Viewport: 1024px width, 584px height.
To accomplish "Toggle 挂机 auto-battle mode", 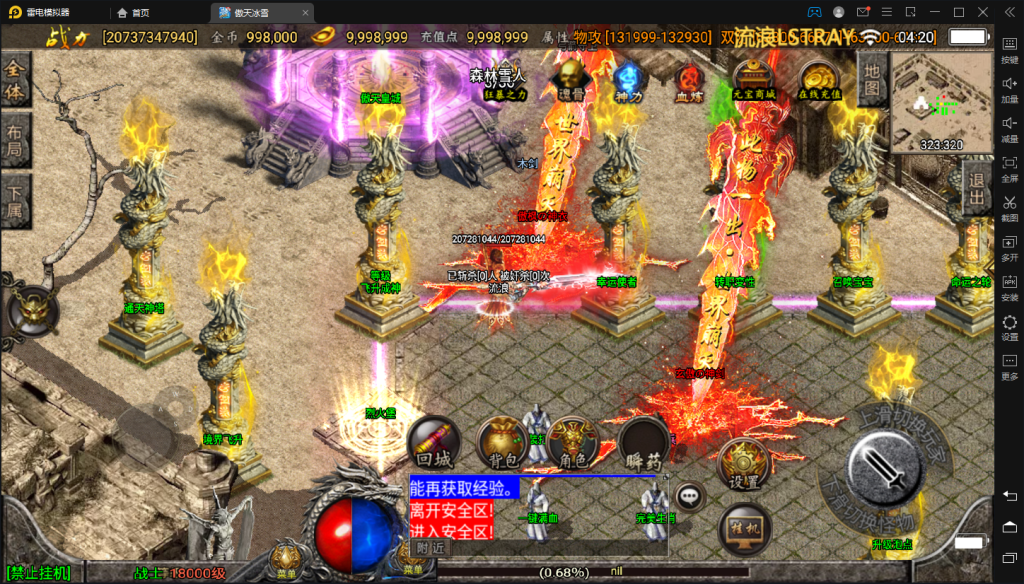I will pos(744,529).
